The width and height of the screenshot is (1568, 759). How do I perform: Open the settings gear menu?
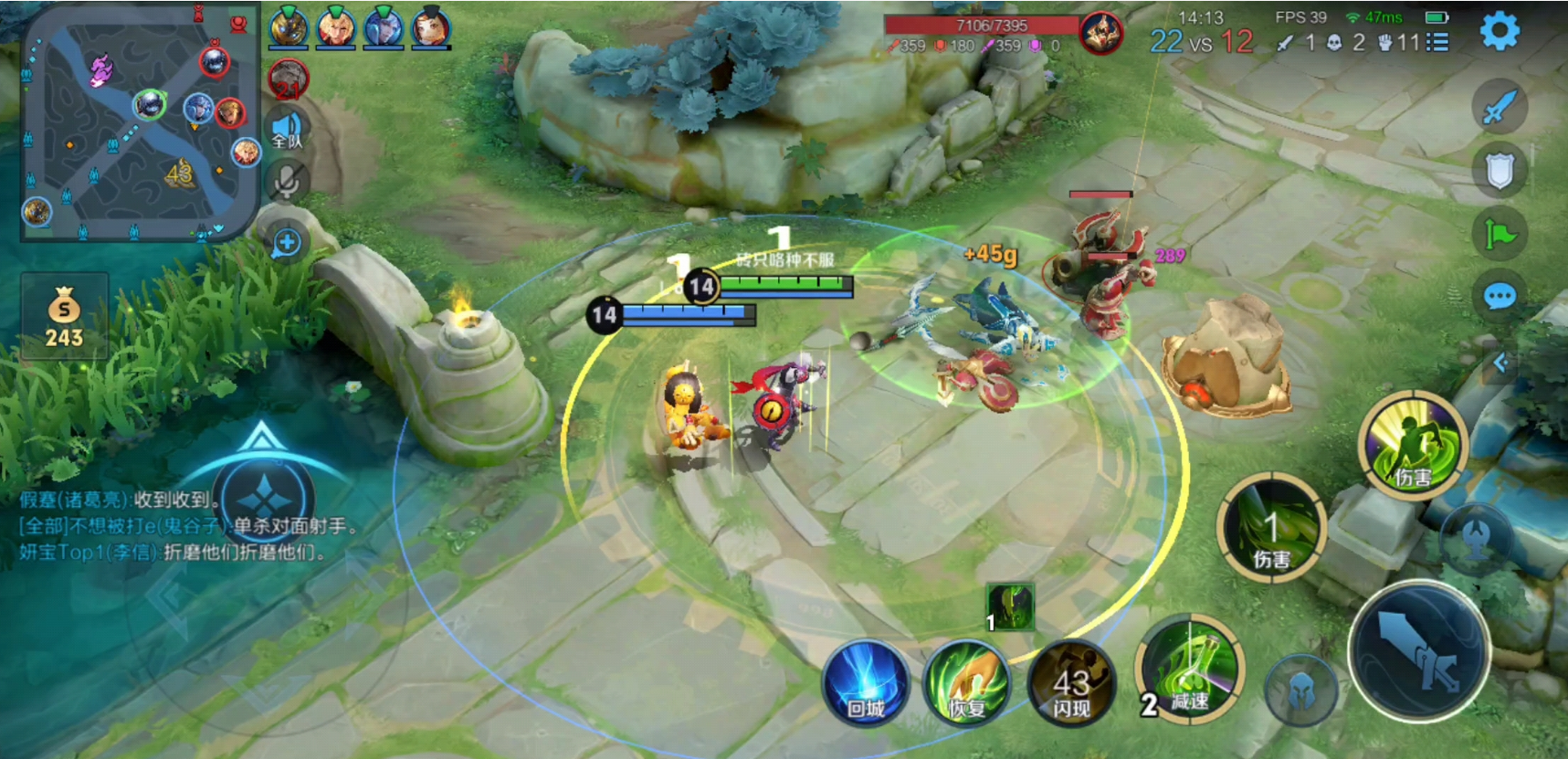[1499, 32]
